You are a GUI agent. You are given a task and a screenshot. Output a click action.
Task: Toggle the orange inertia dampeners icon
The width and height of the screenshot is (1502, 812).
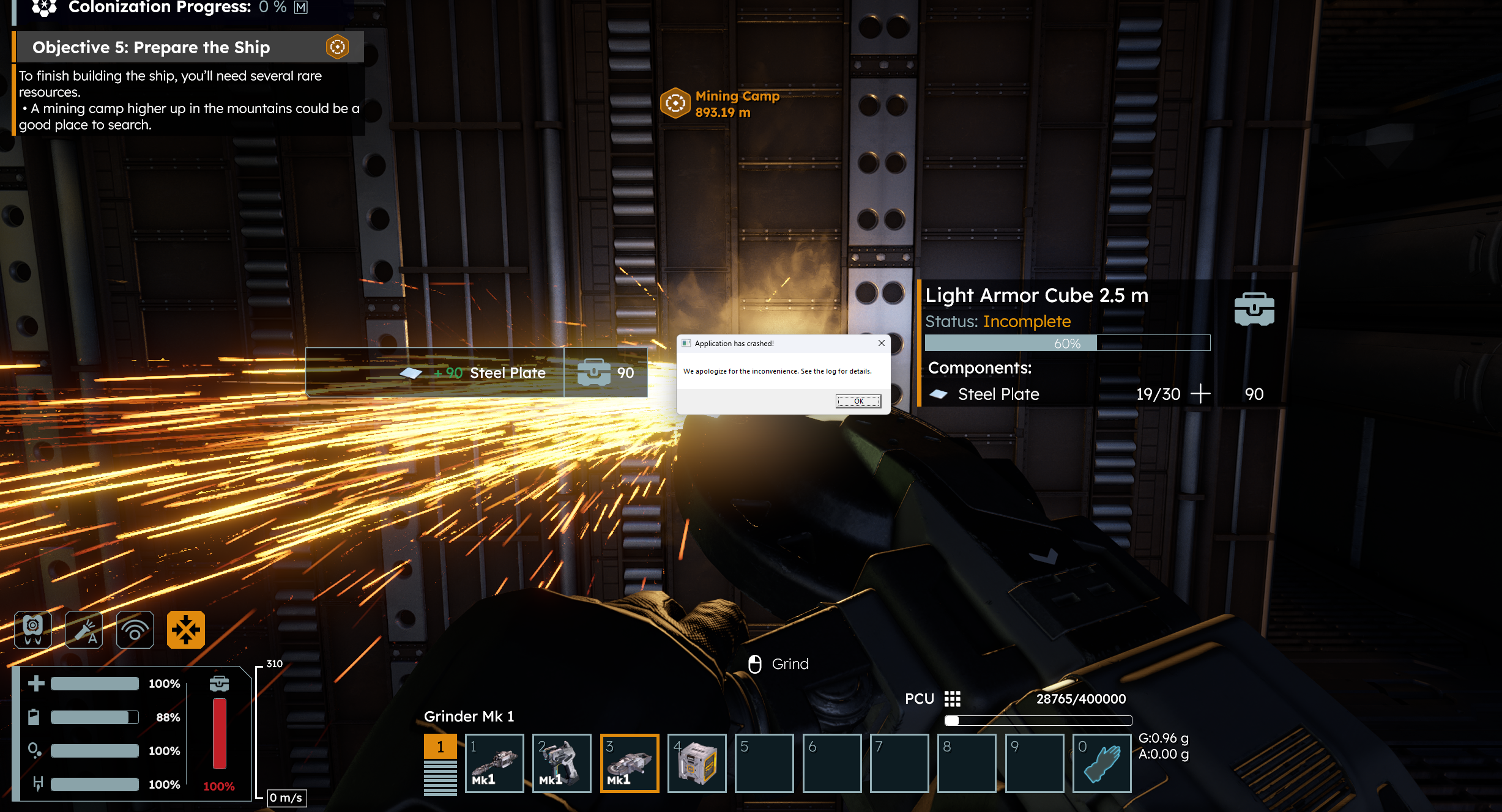pos(185,630)
